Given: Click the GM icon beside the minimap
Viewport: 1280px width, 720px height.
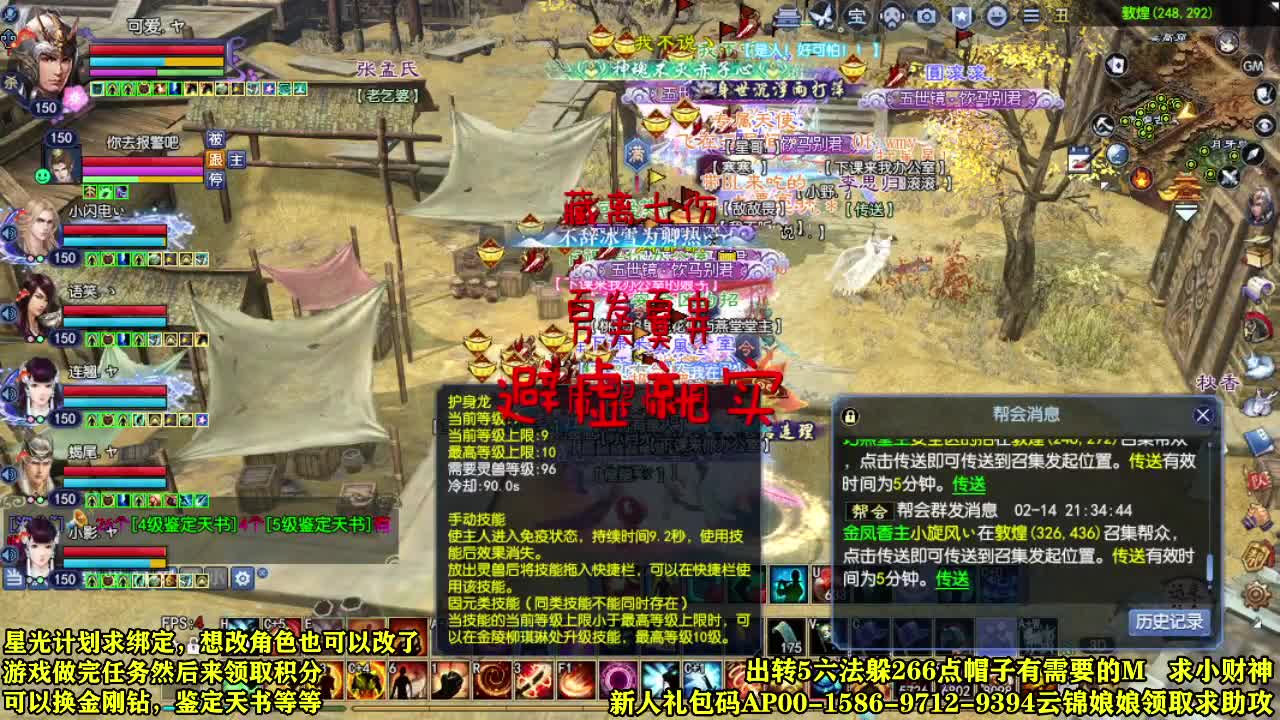Looking at the screenshot, I should (x=1253, y=67).
